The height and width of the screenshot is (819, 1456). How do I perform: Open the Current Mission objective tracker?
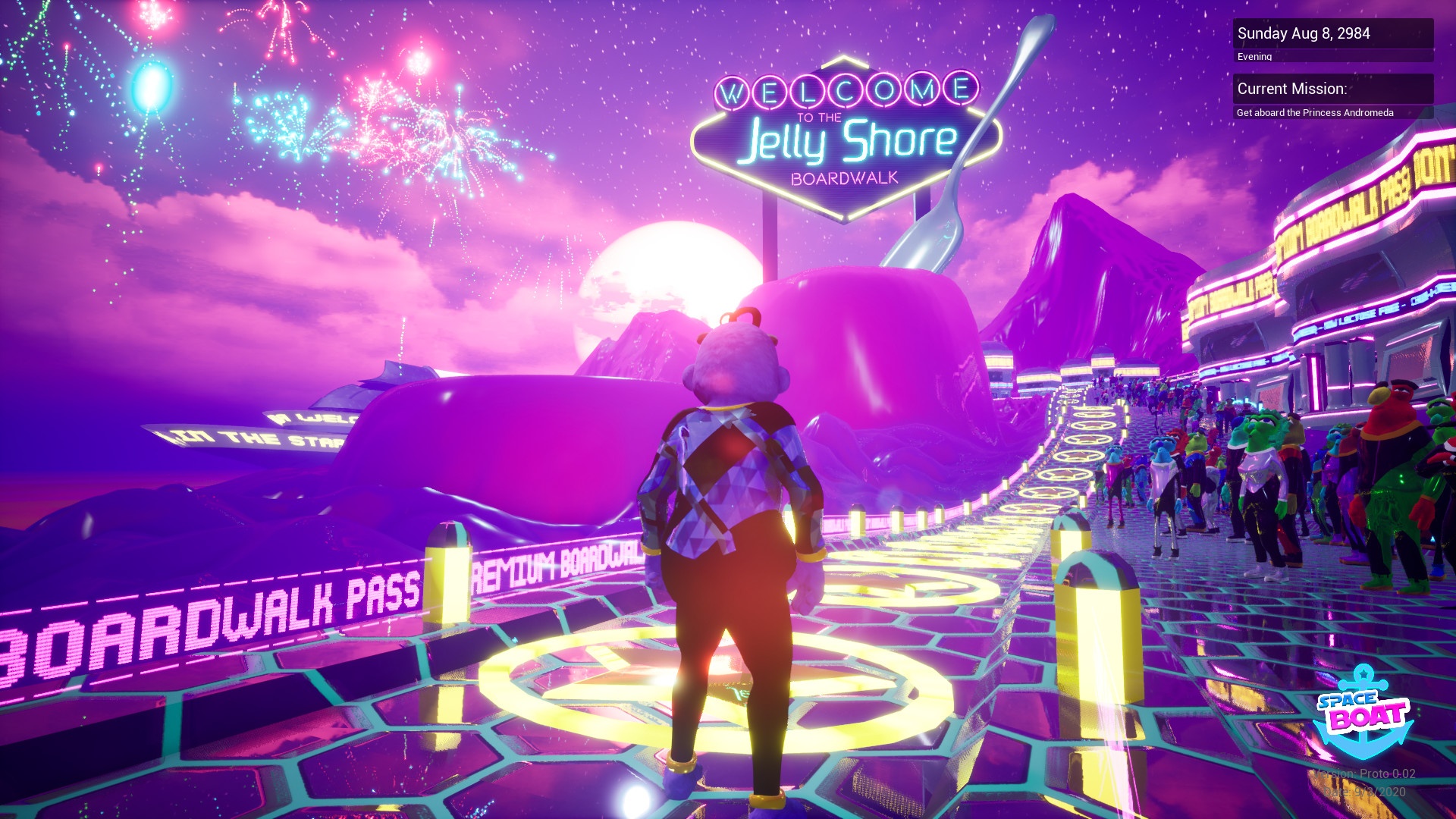click(1332, 89)
